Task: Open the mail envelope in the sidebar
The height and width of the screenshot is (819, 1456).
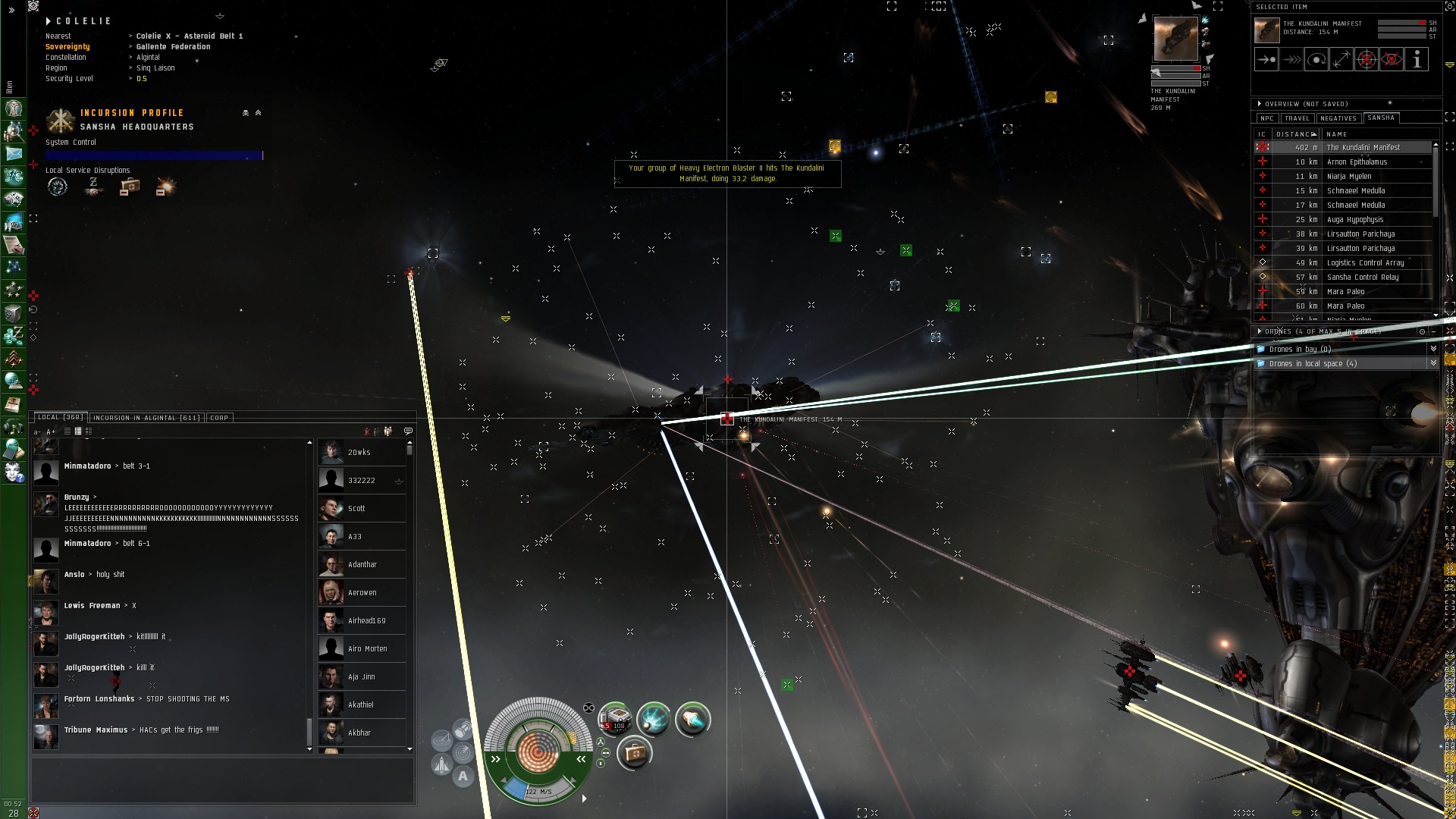Action: [14, 154]
